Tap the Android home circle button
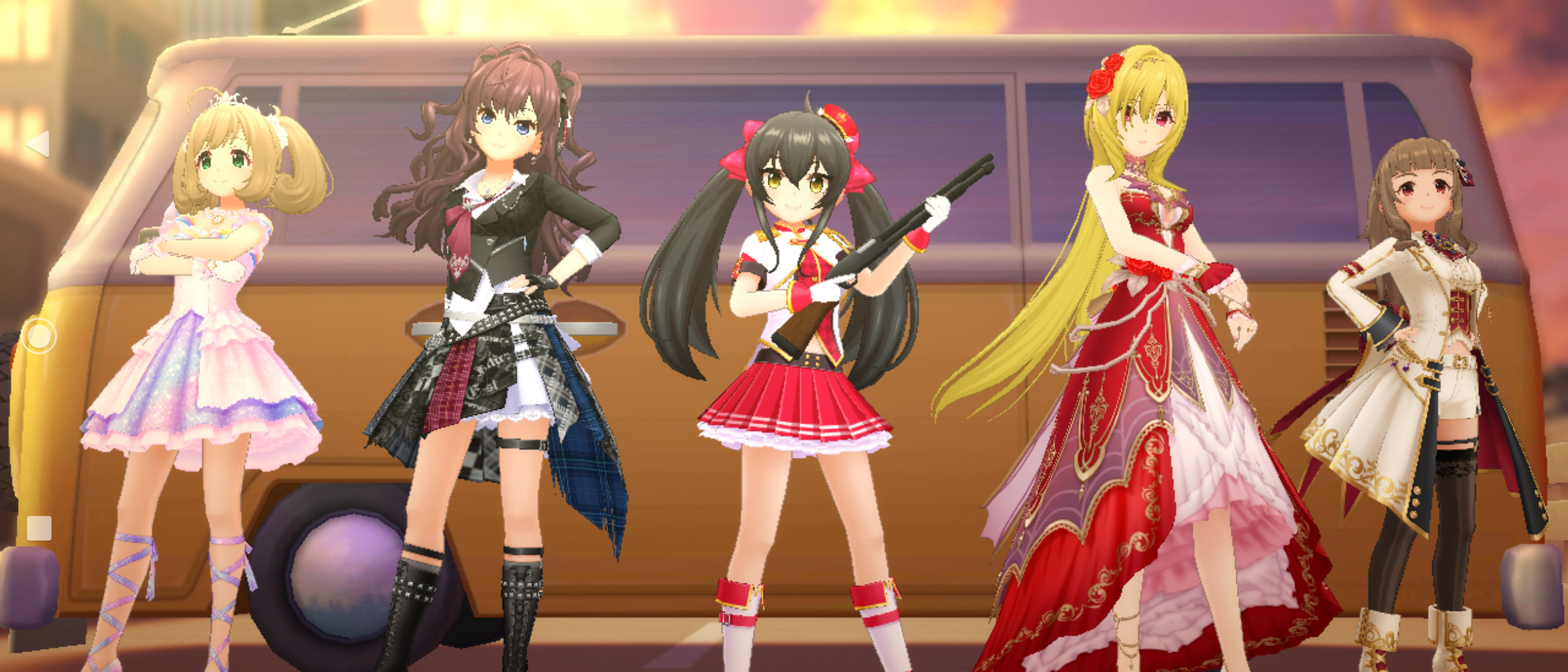The height and width of the screenshot is (672, 1568). point(39,337)
